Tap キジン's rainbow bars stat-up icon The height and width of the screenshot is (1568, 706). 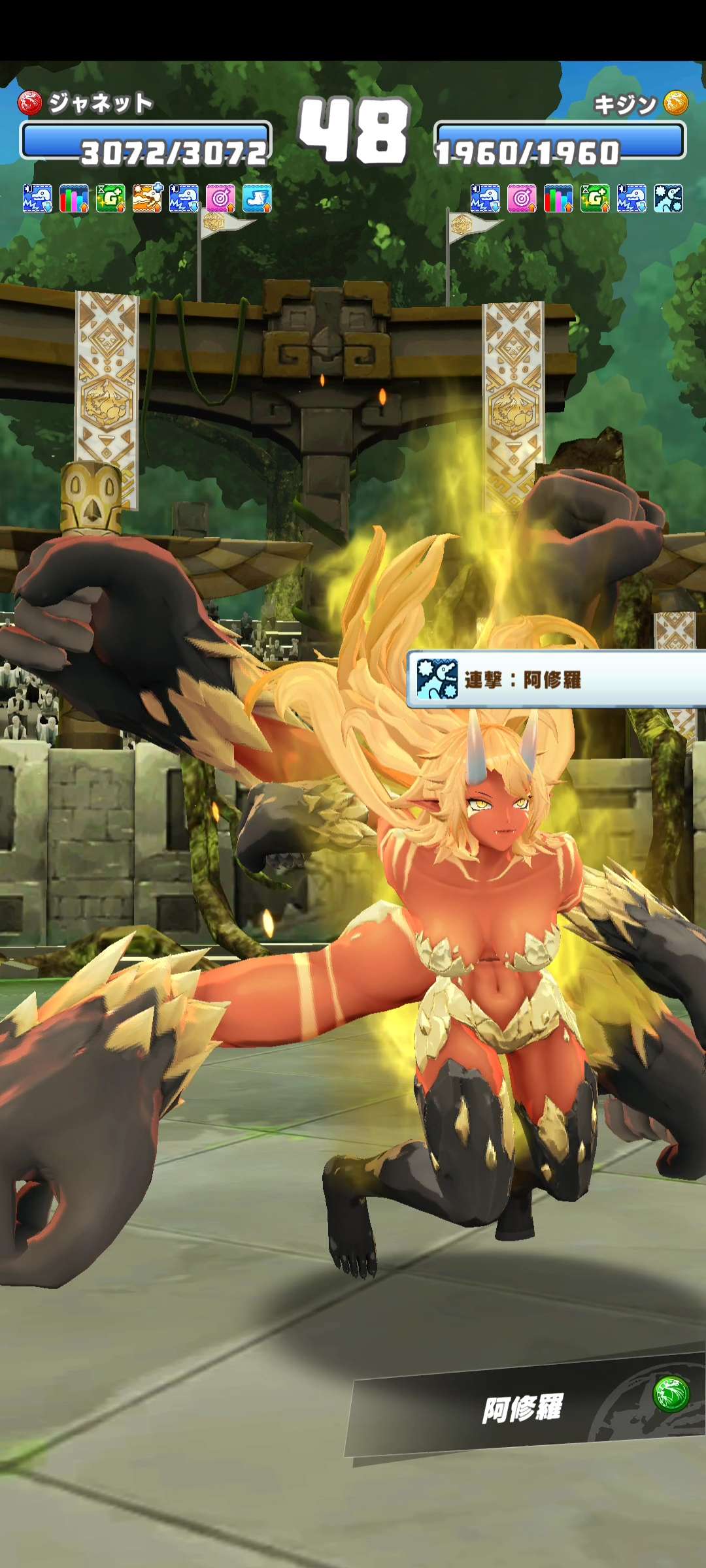pyautogui.click(x=558, y=199)
